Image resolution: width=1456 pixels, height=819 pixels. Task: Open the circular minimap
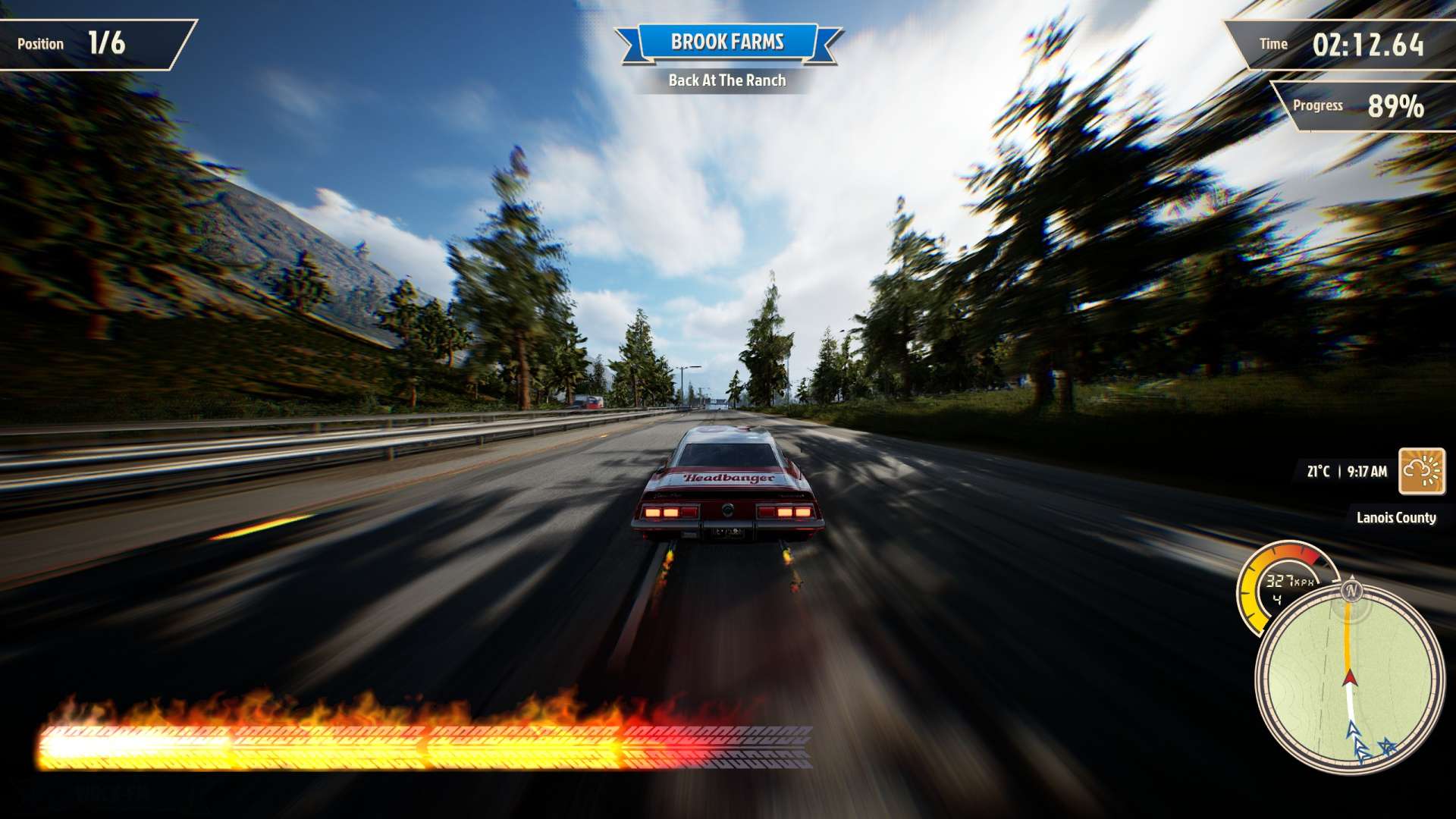coord(1349,679)
